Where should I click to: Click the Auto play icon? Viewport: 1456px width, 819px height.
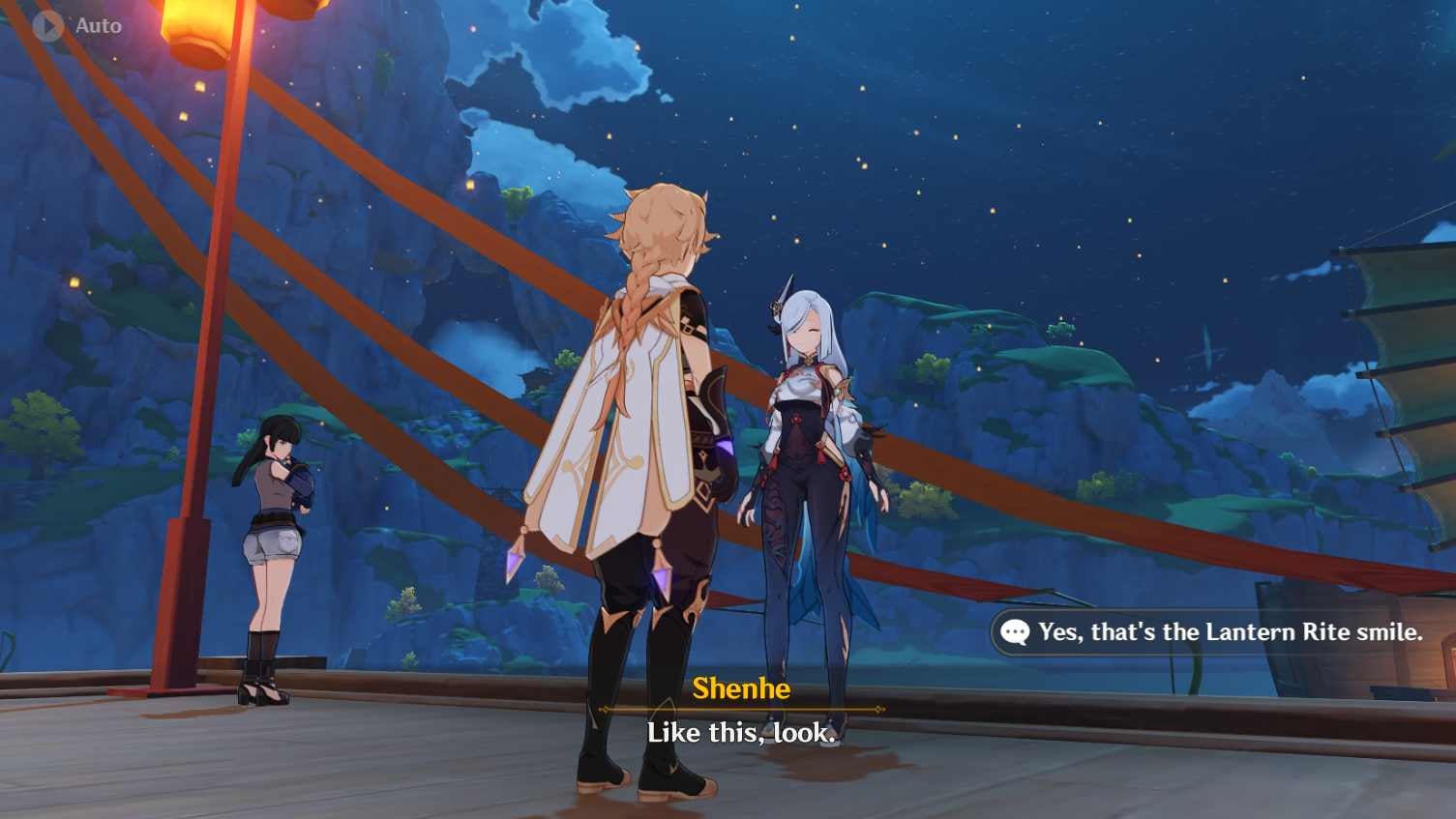click(45, 25)
